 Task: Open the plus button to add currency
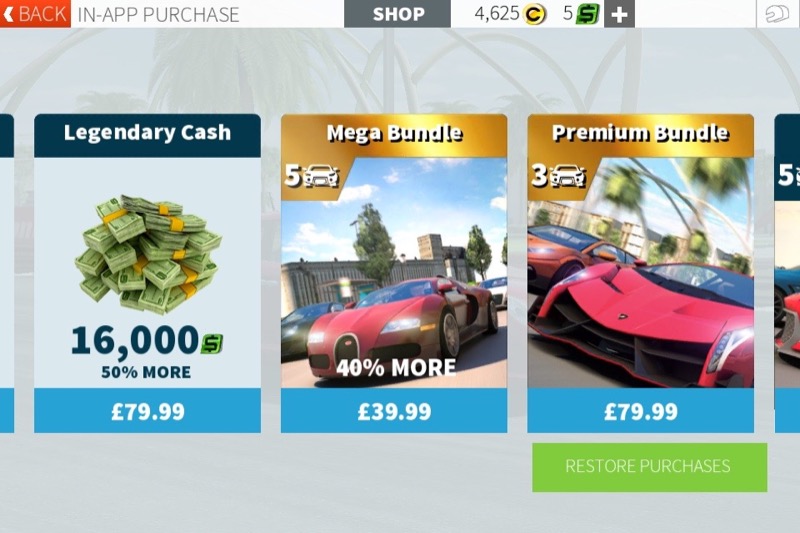pos(619,14)
